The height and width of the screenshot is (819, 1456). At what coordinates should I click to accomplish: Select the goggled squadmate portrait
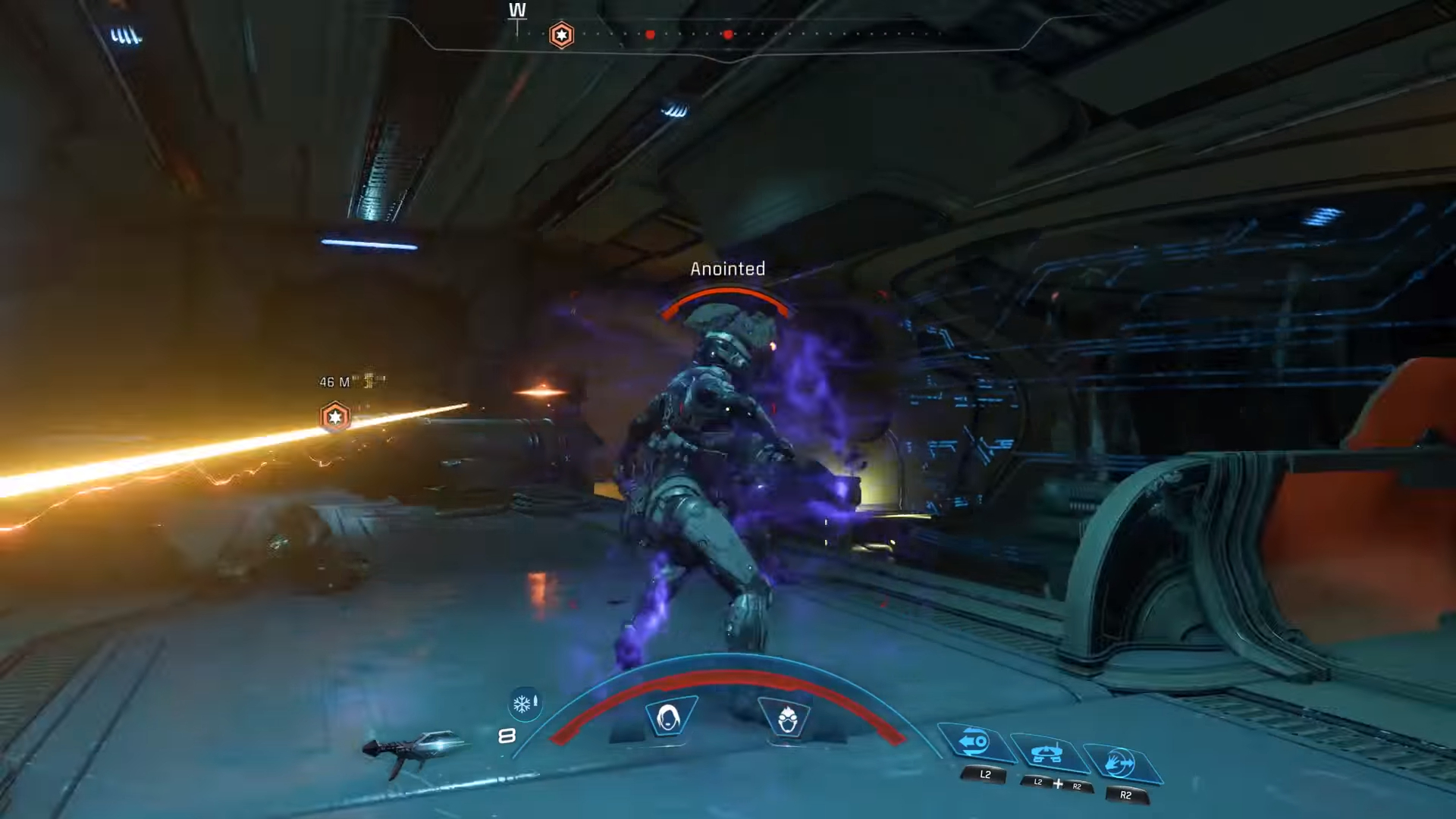click(x=786, y=717)
